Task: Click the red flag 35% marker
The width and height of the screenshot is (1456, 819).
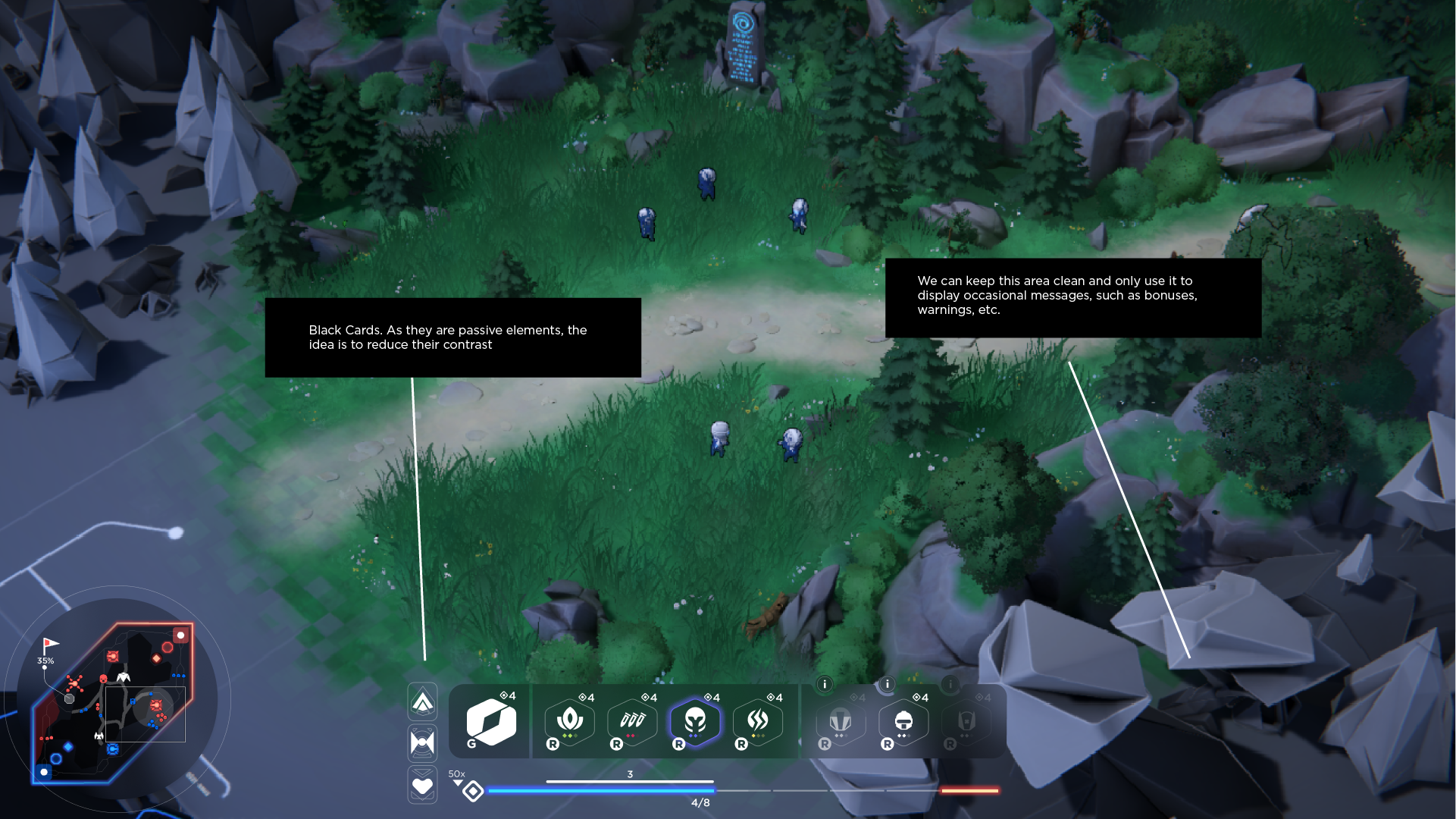Action: click(49, 645)
